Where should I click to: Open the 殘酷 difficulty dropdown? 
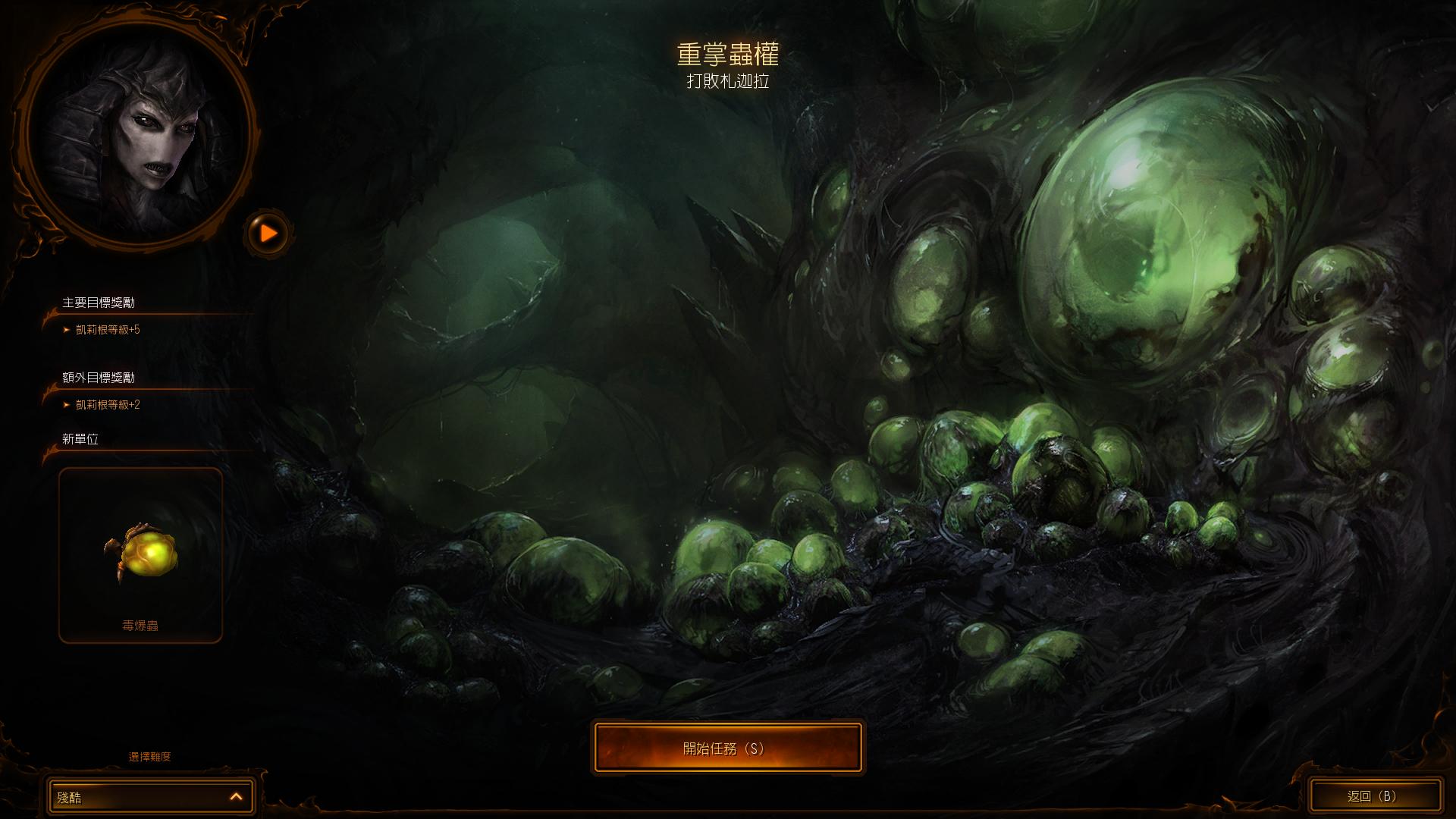(150, 796)
